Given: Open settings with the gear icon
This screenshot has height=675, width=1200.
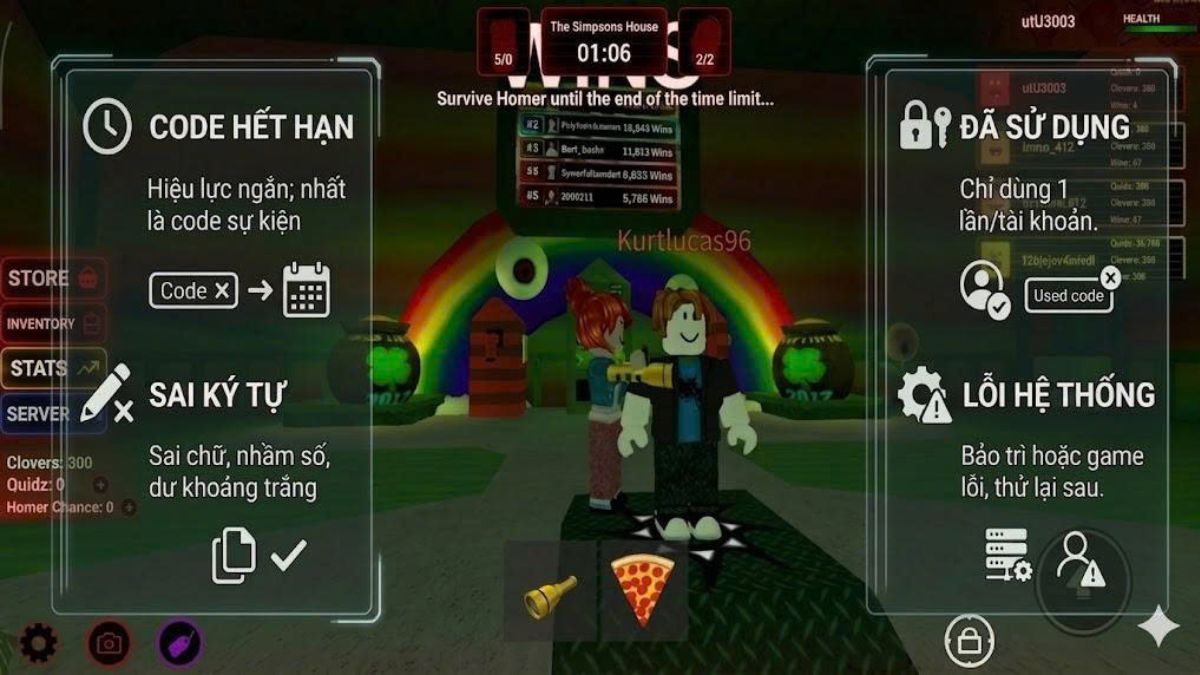Looking at the screenshot, I should (x=38, y=643).
